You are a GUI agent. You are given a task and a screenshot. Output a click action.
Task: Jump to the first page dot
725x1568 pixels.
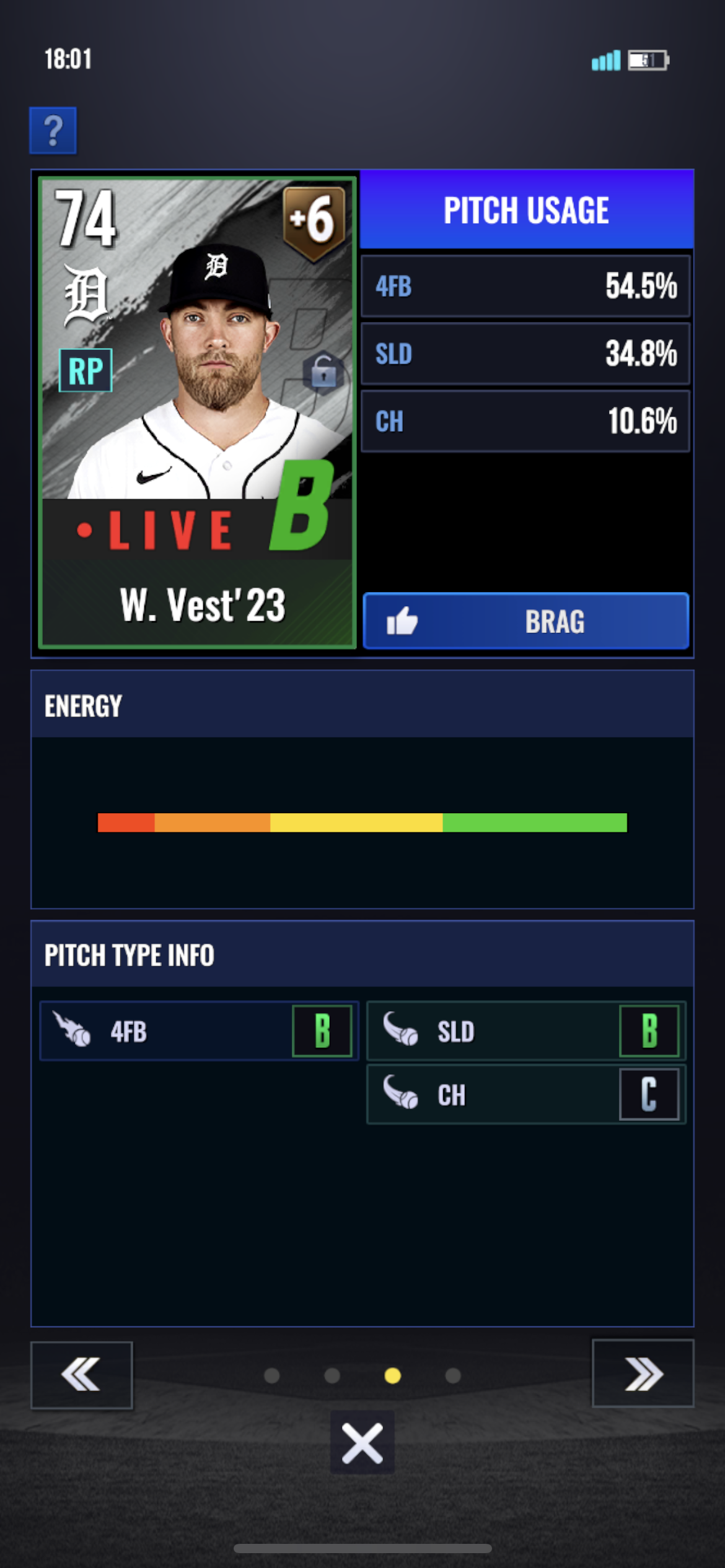coord(271,1375)
